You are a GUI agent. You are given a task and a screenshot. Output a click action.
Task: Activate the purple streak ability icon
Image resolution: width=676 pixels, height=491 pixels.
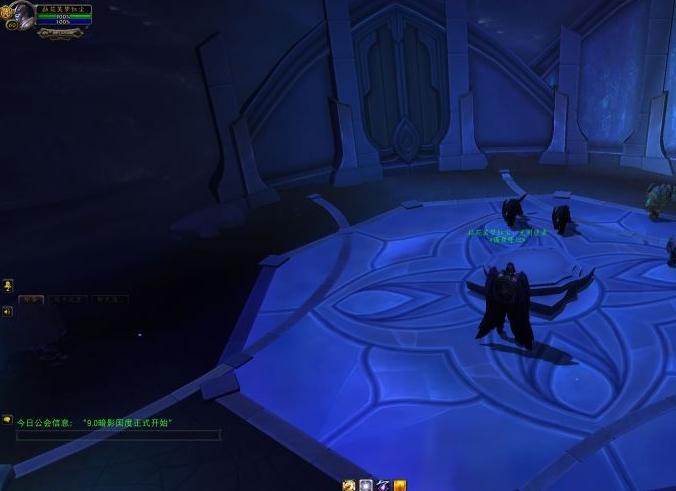click(383, 485)
